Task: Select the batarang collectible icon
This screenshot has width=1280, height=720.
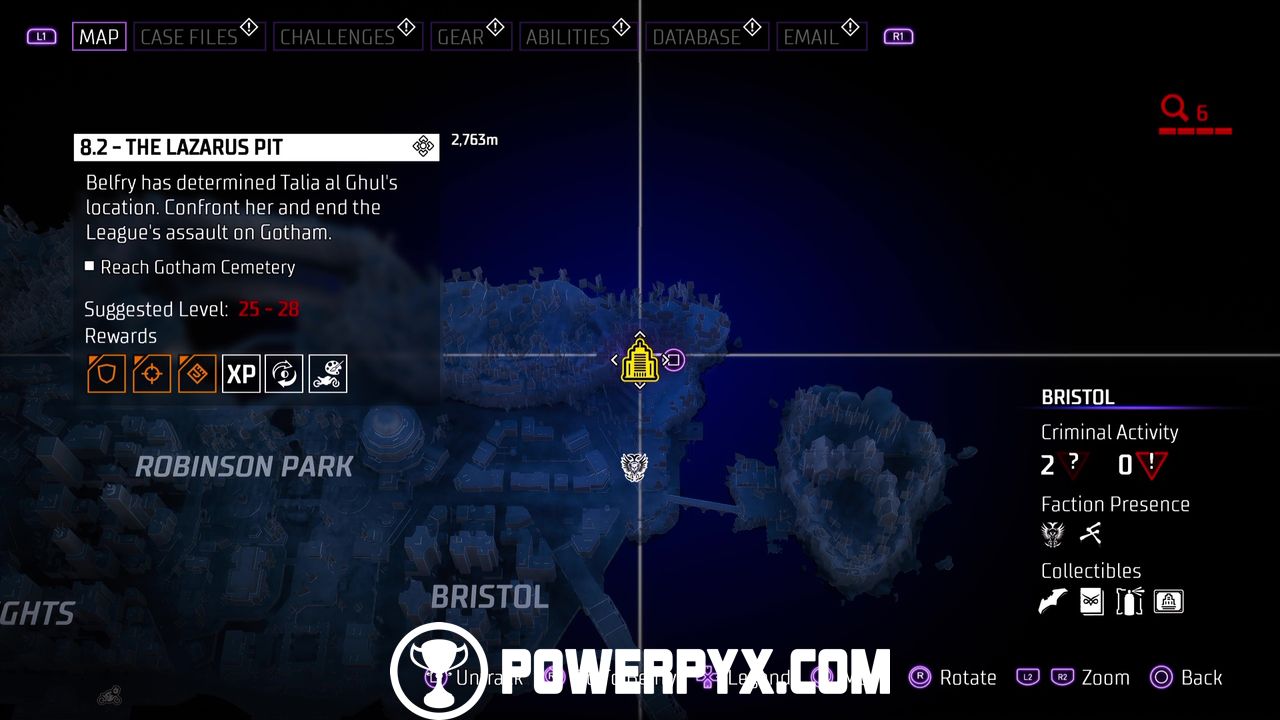Action: 1053,601
